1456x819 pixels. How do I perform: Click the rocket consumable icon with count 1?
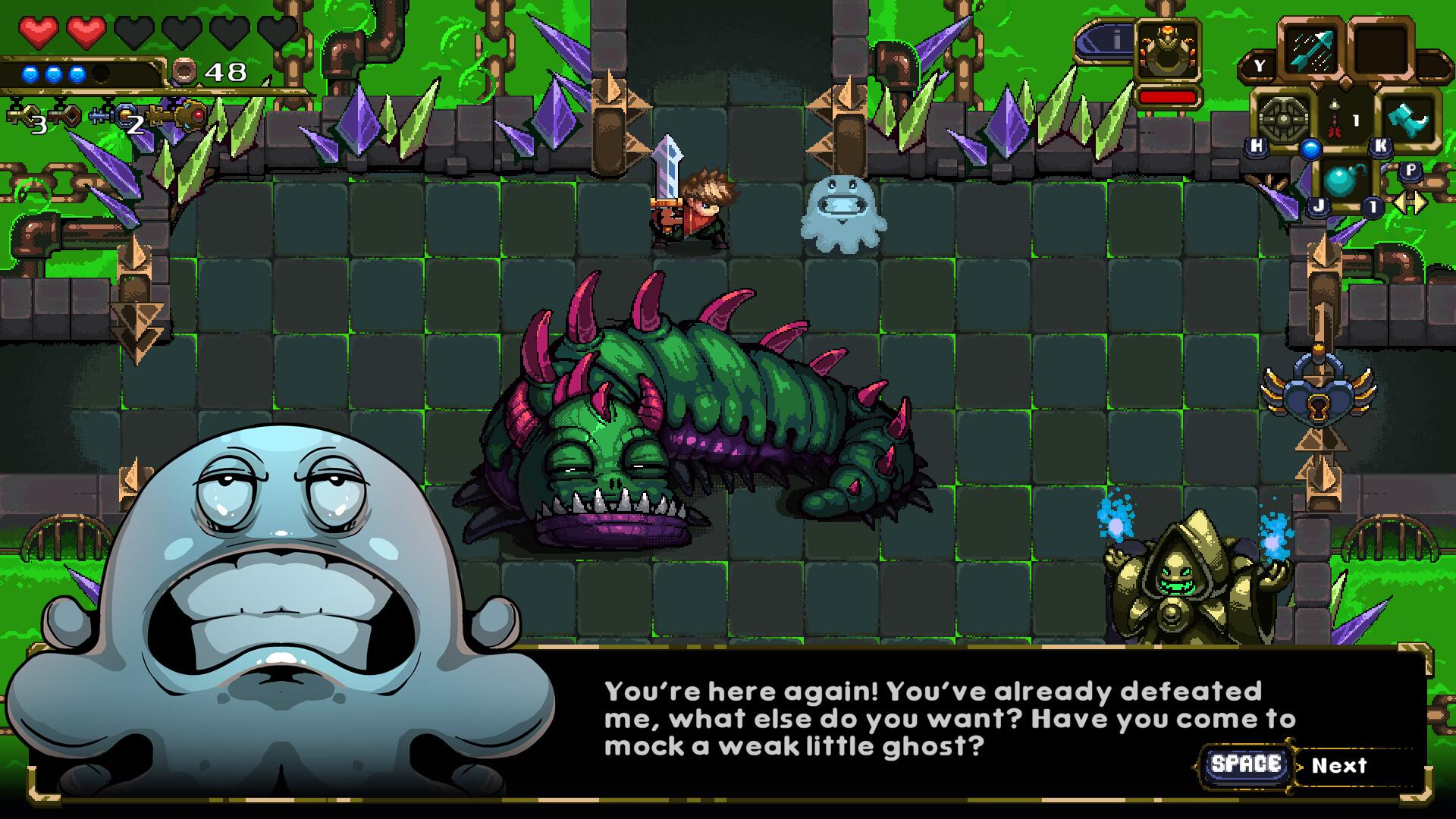pyautogui.click(x=1335, y=119)
